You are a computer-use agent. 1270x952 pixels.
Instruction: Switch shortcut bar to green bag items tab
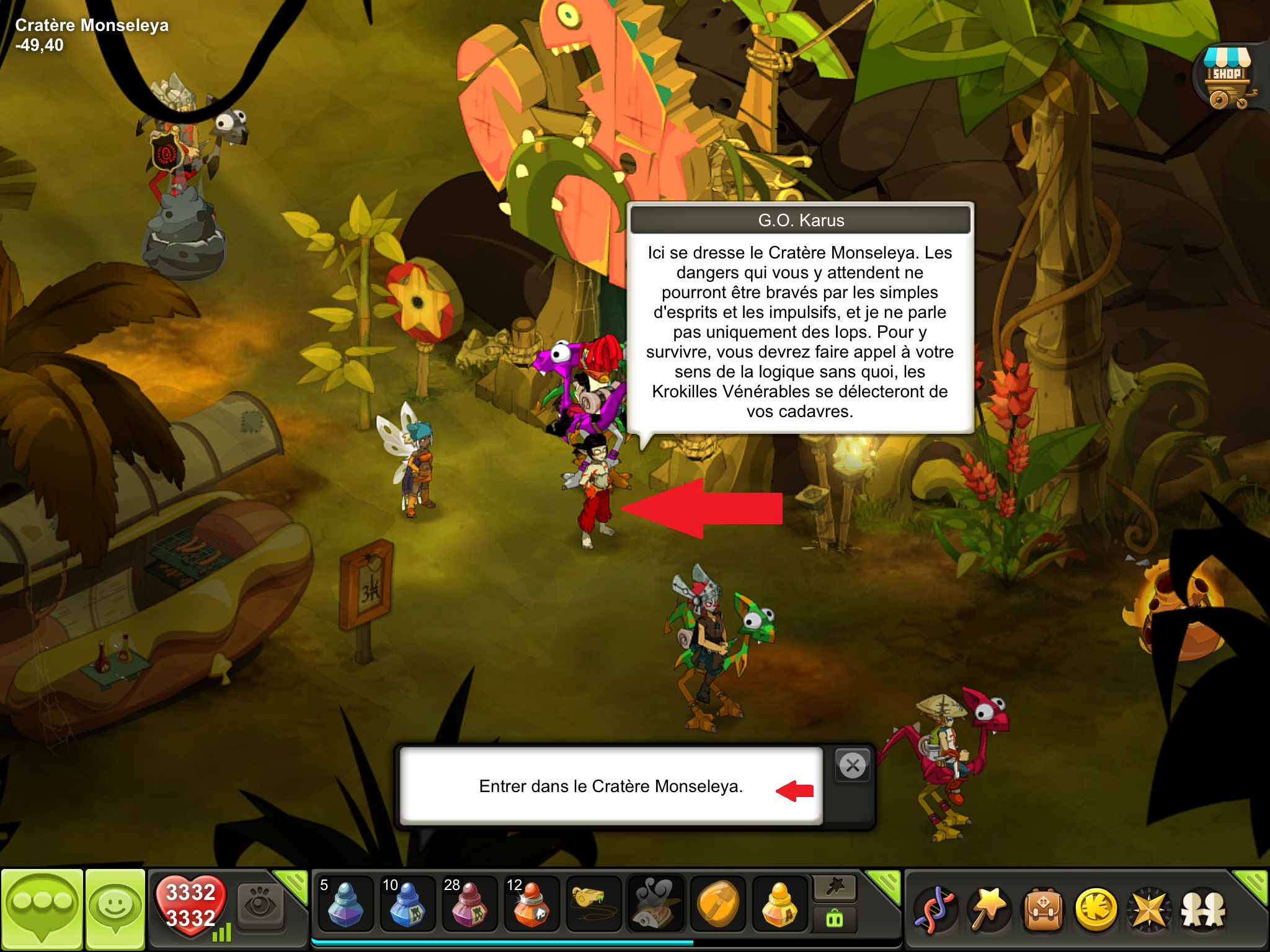click(835, 919)
